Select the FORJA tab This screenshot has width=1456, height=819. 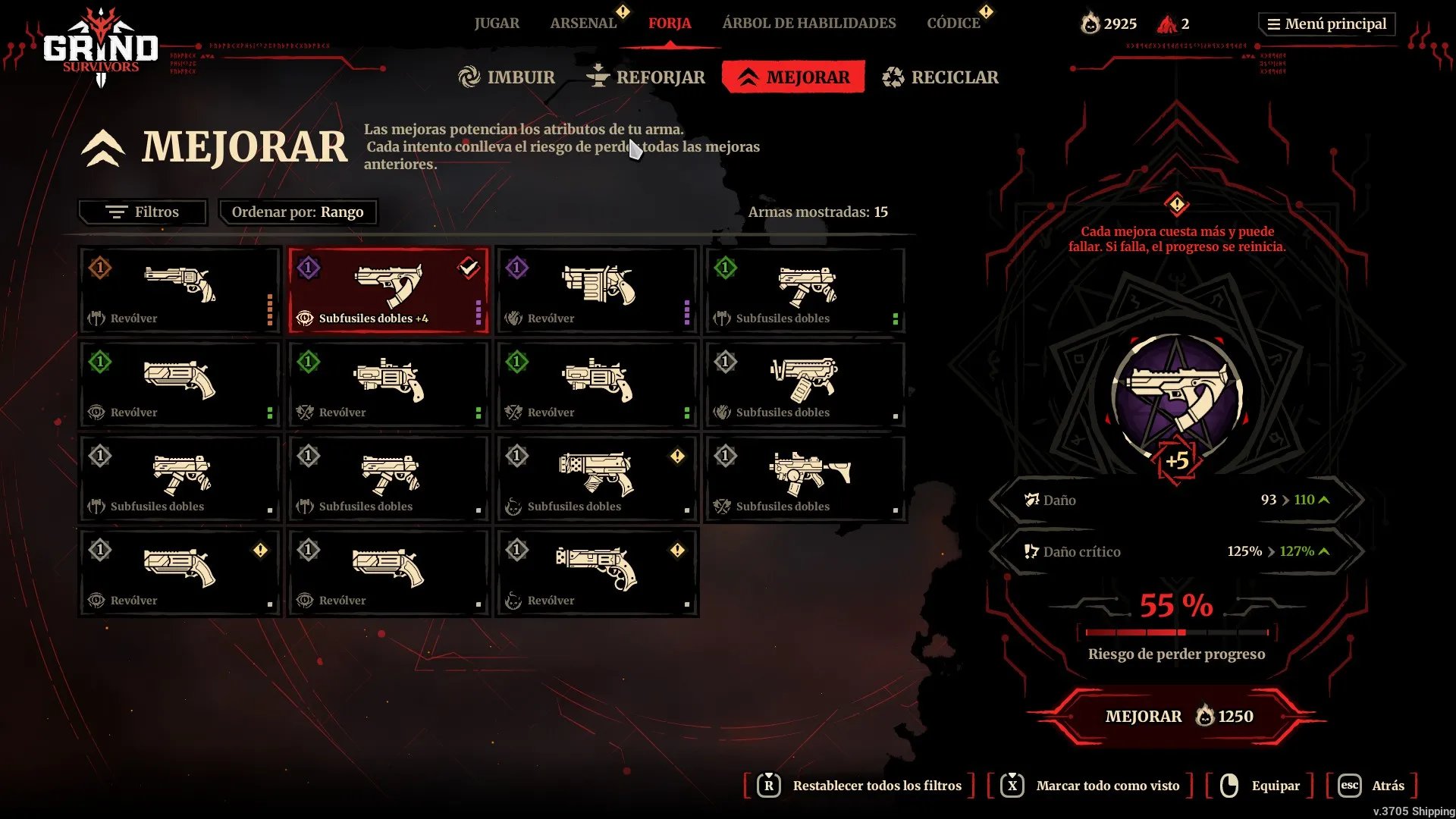[670, 24]
